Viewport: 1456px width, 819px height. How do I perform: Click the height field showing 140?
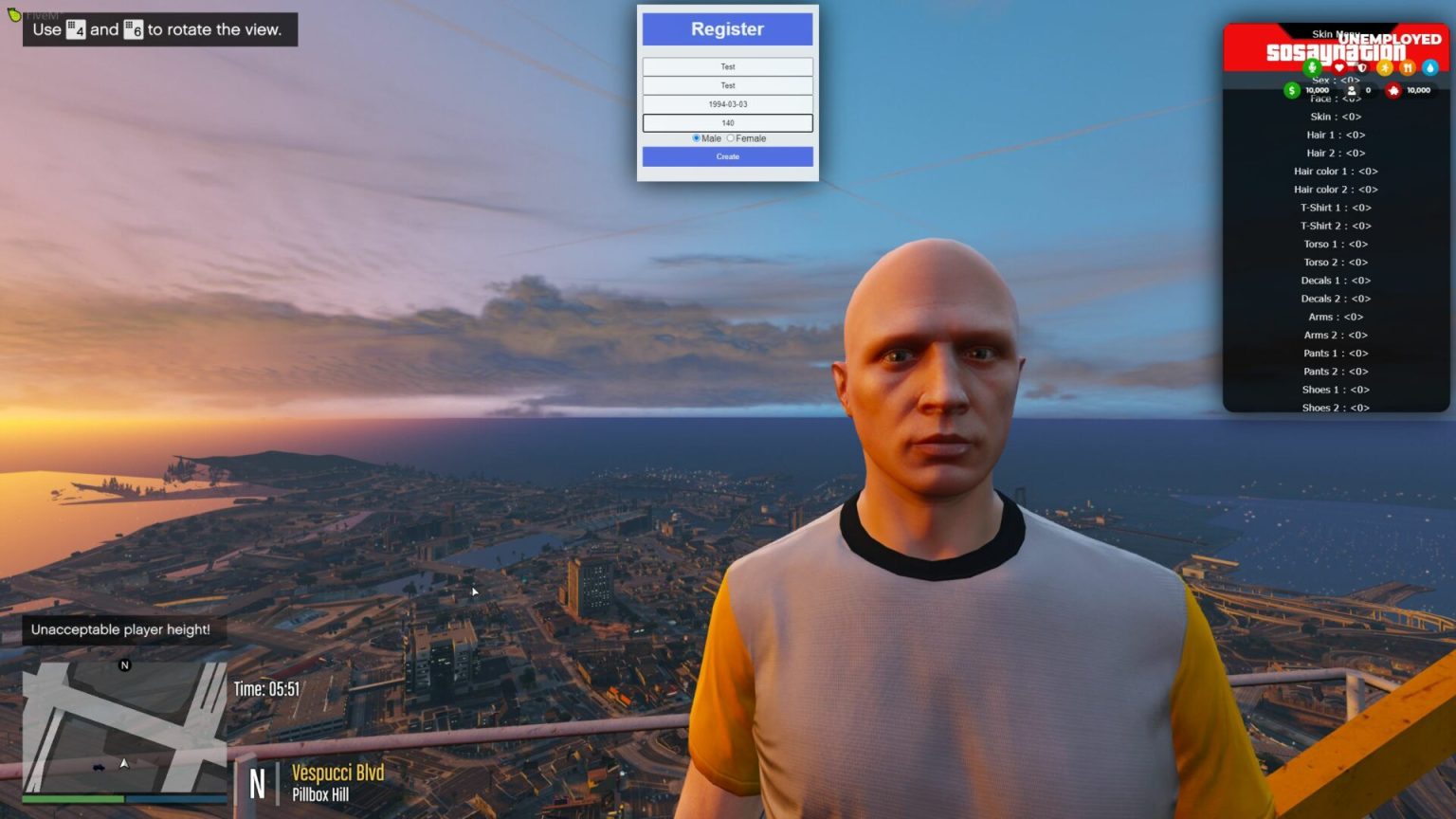point(727,123)
